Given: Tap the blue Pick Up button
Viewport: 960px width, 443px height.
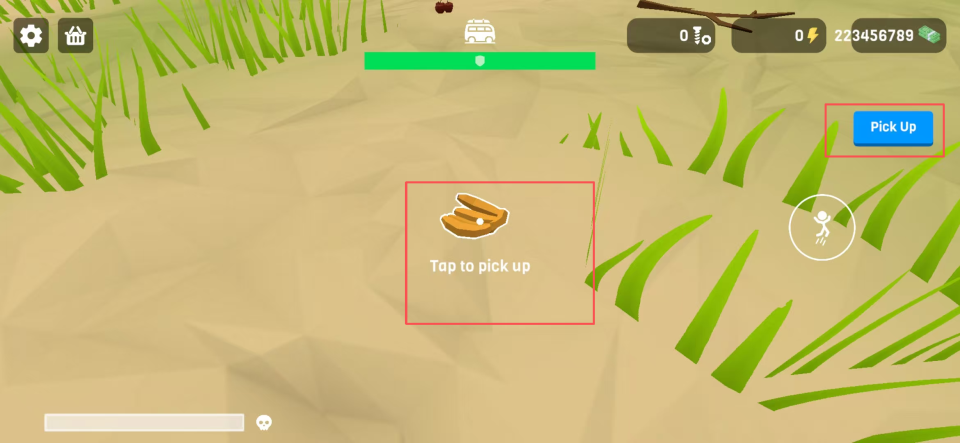Looking at the screenshot, I should [892, 128].
